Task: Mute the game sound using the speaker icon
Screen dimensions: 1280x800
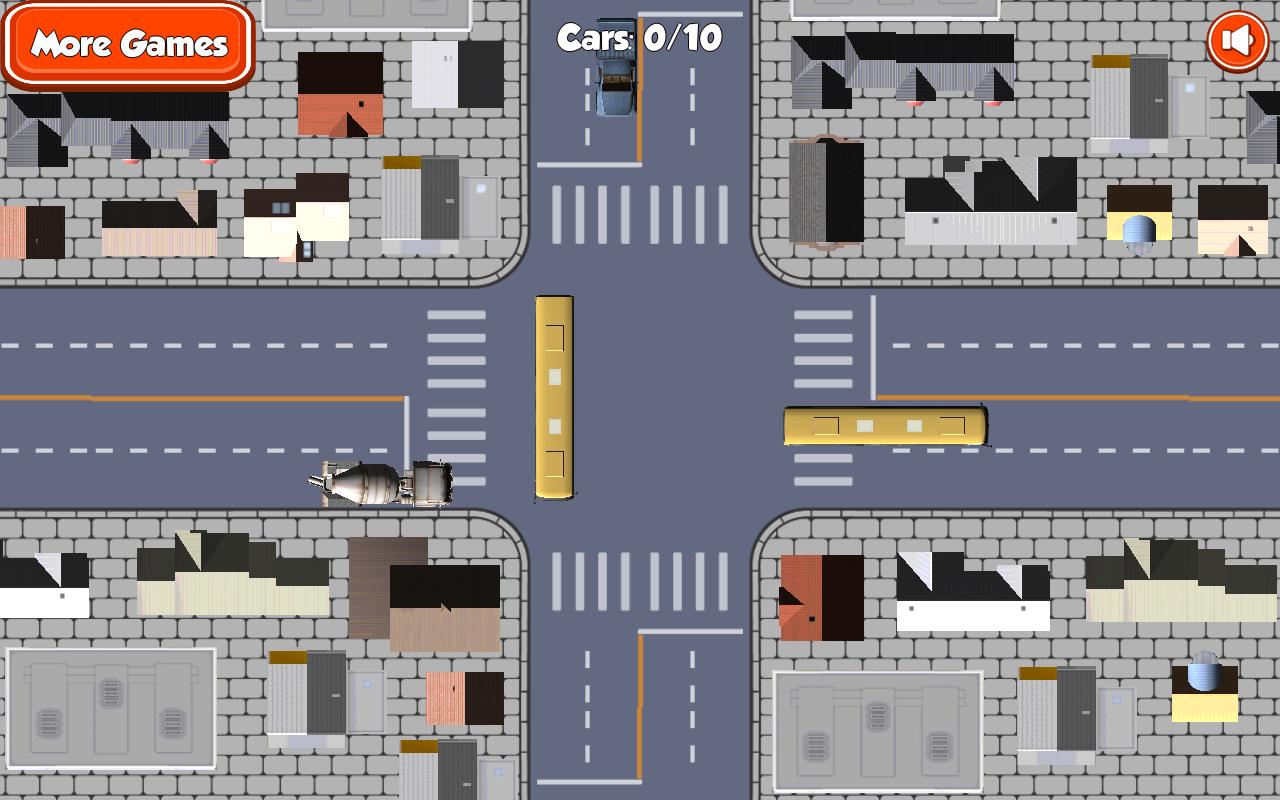Action: pos(1236,40)
